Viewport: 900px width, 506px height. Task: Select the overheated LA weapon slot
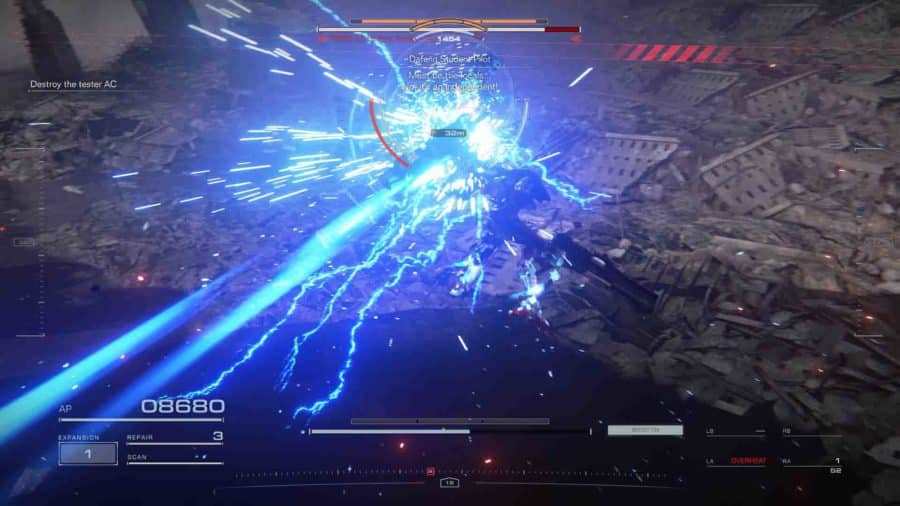735,461
